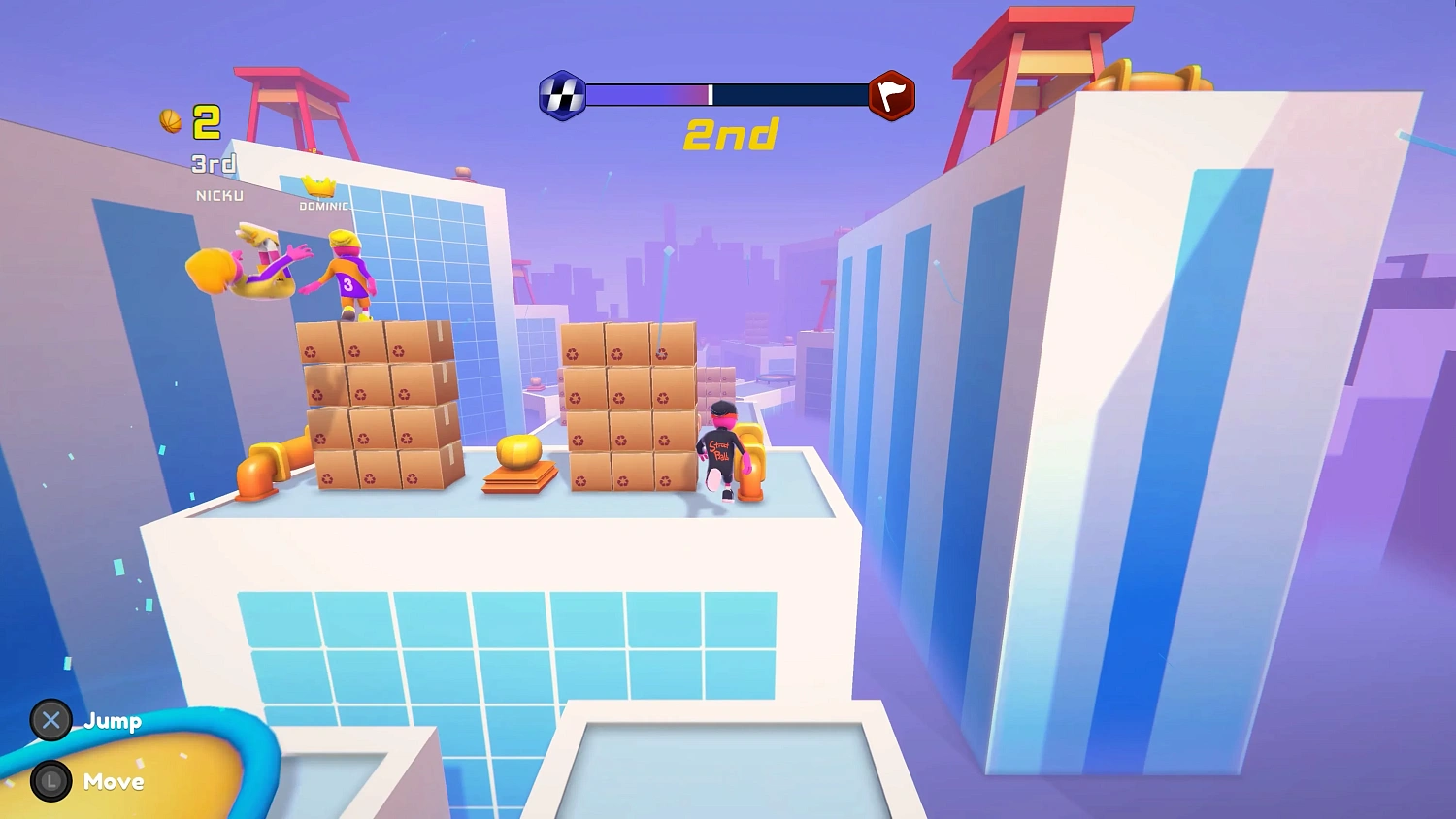Click the Jump control label
1456x819 pixels.
pos(114,722)
